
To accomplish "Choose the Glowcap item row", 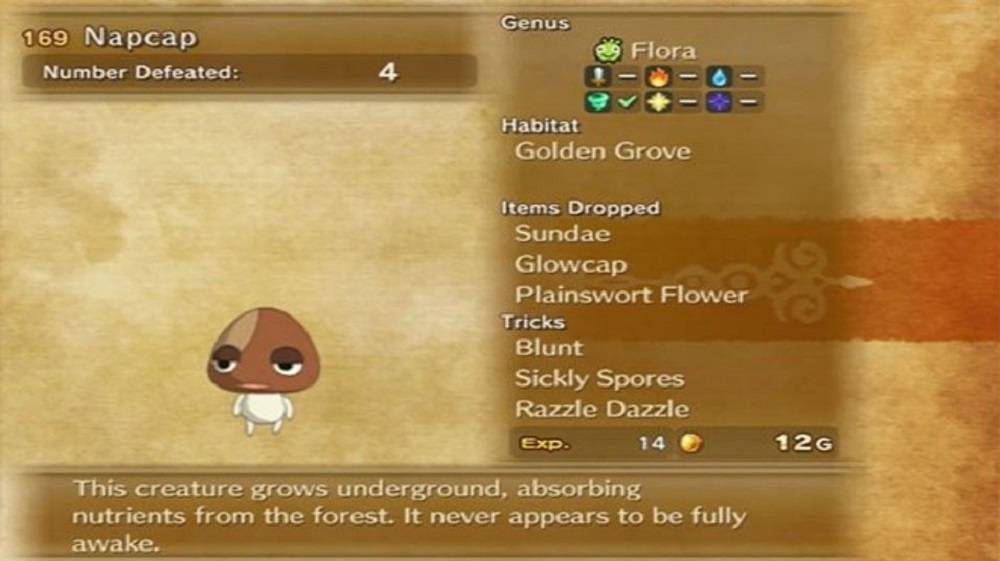I will [x=571, y=265].
